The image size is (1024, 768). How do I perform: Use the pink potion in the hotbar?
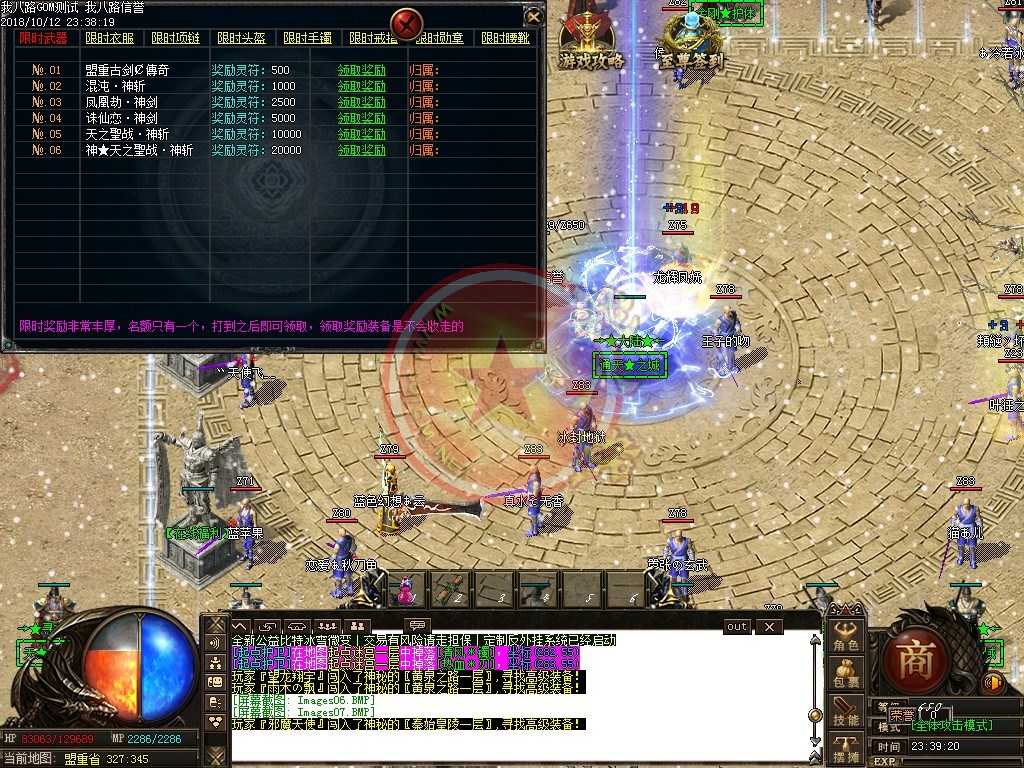(x=405, y=590)
